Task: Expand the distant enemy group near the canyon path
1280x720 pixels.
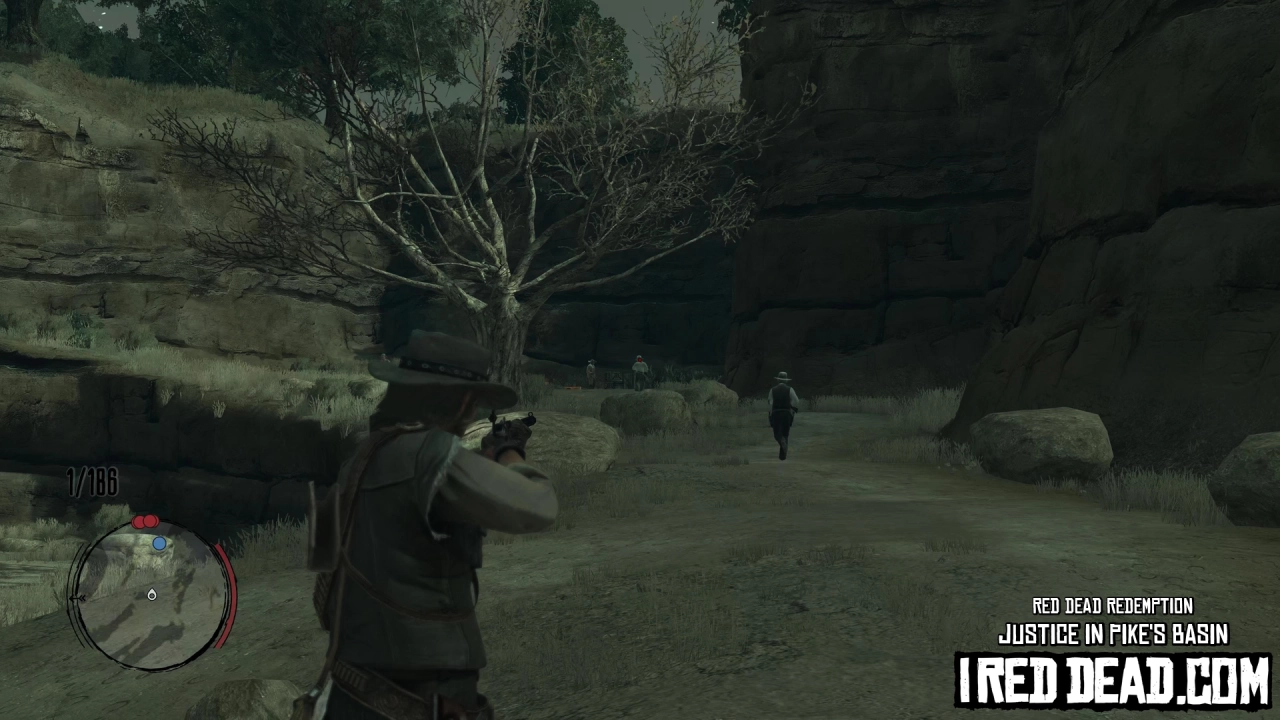Action: (x=615, y=372)
